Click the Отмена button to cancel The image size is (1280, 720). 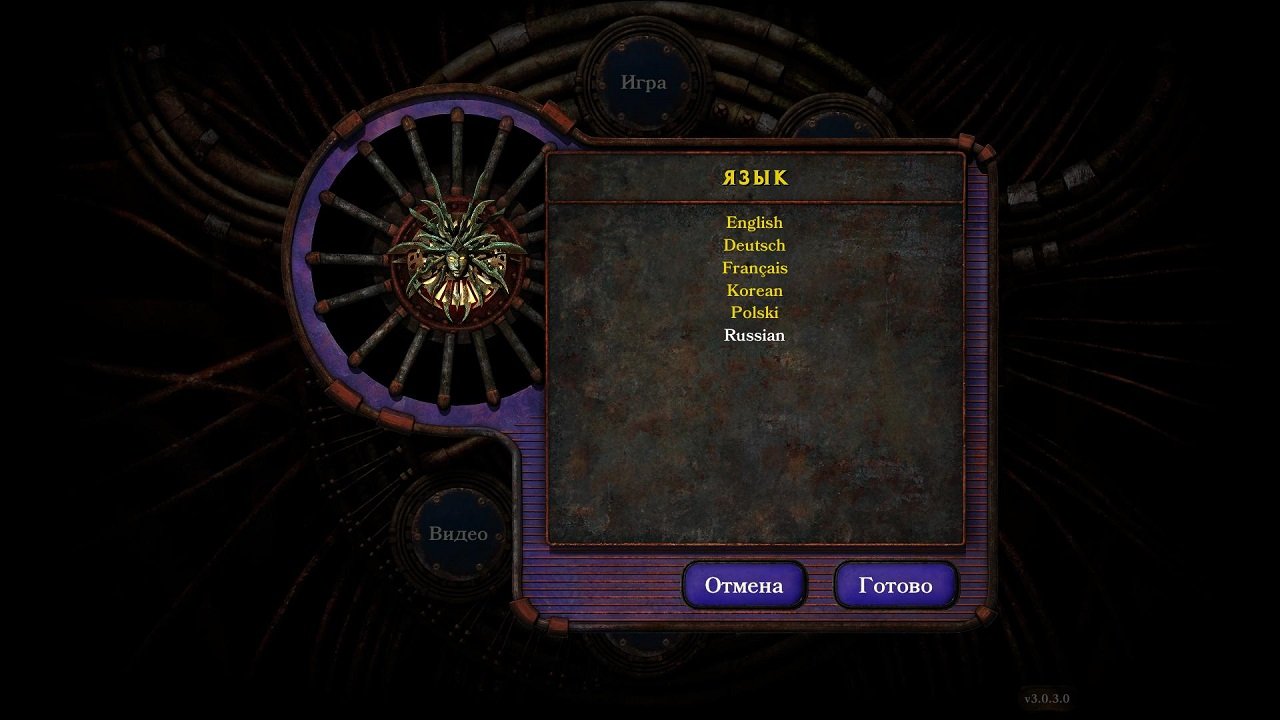pos(744,586)
